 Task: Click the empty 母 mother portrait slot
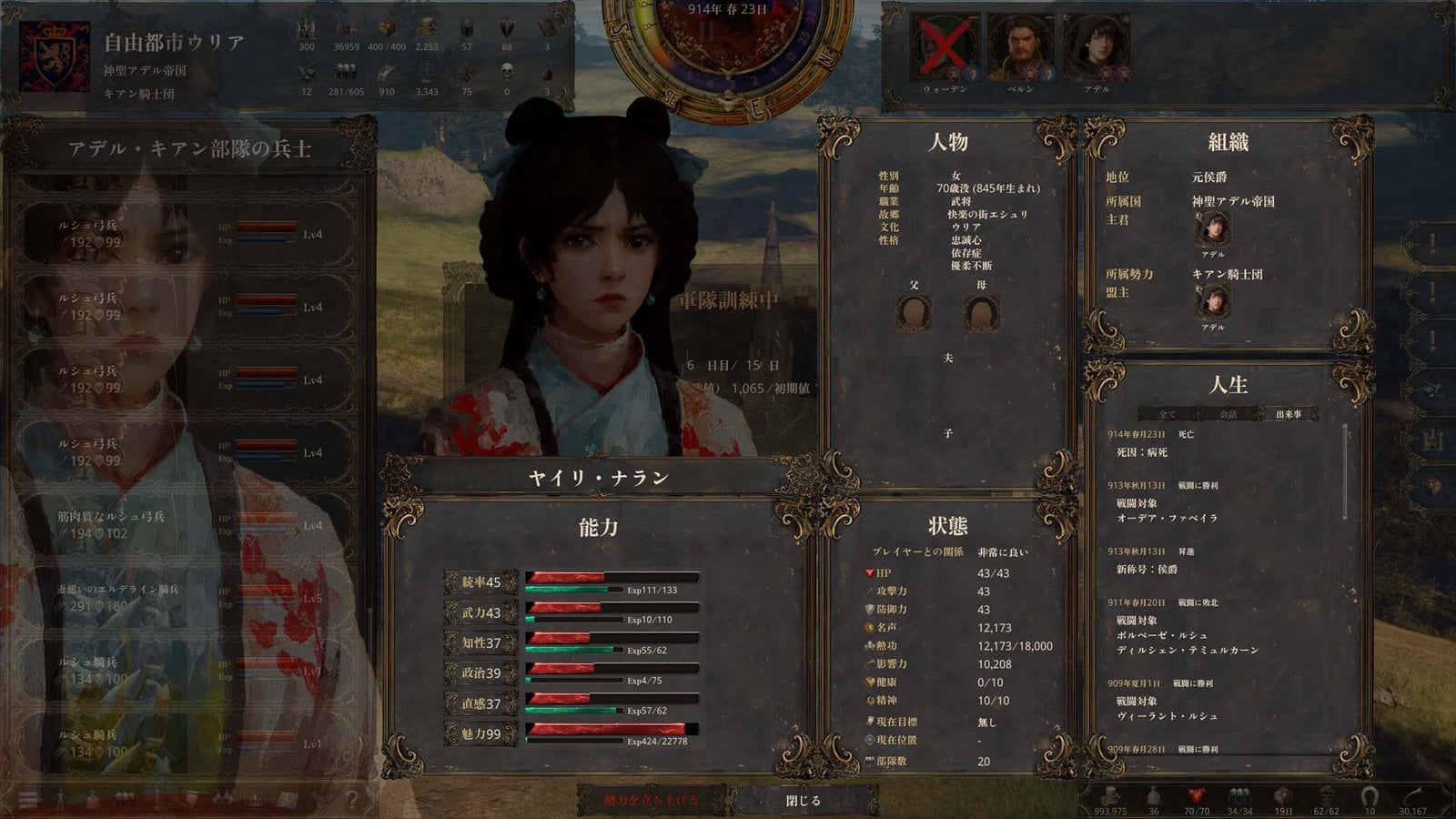tap(981, 314)
